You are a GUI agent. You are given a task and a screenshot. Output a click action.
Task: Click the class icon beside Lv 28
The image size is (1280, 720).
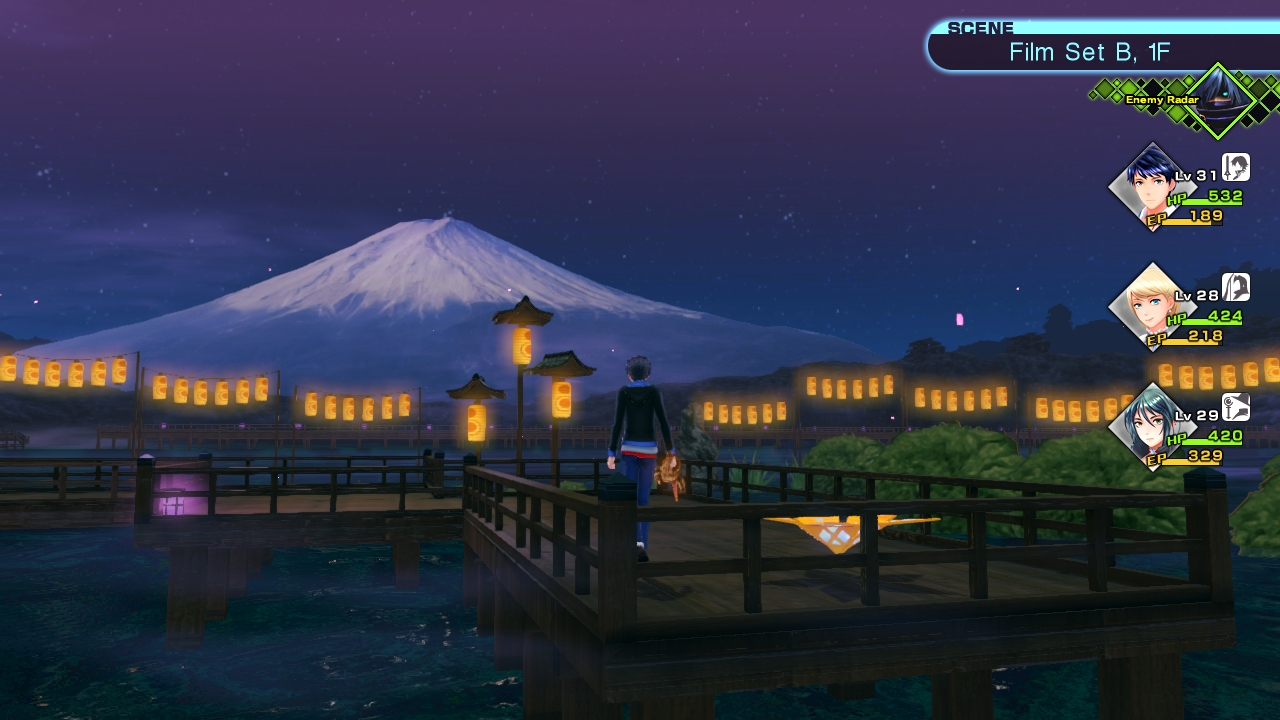[x=1236, y=287]
